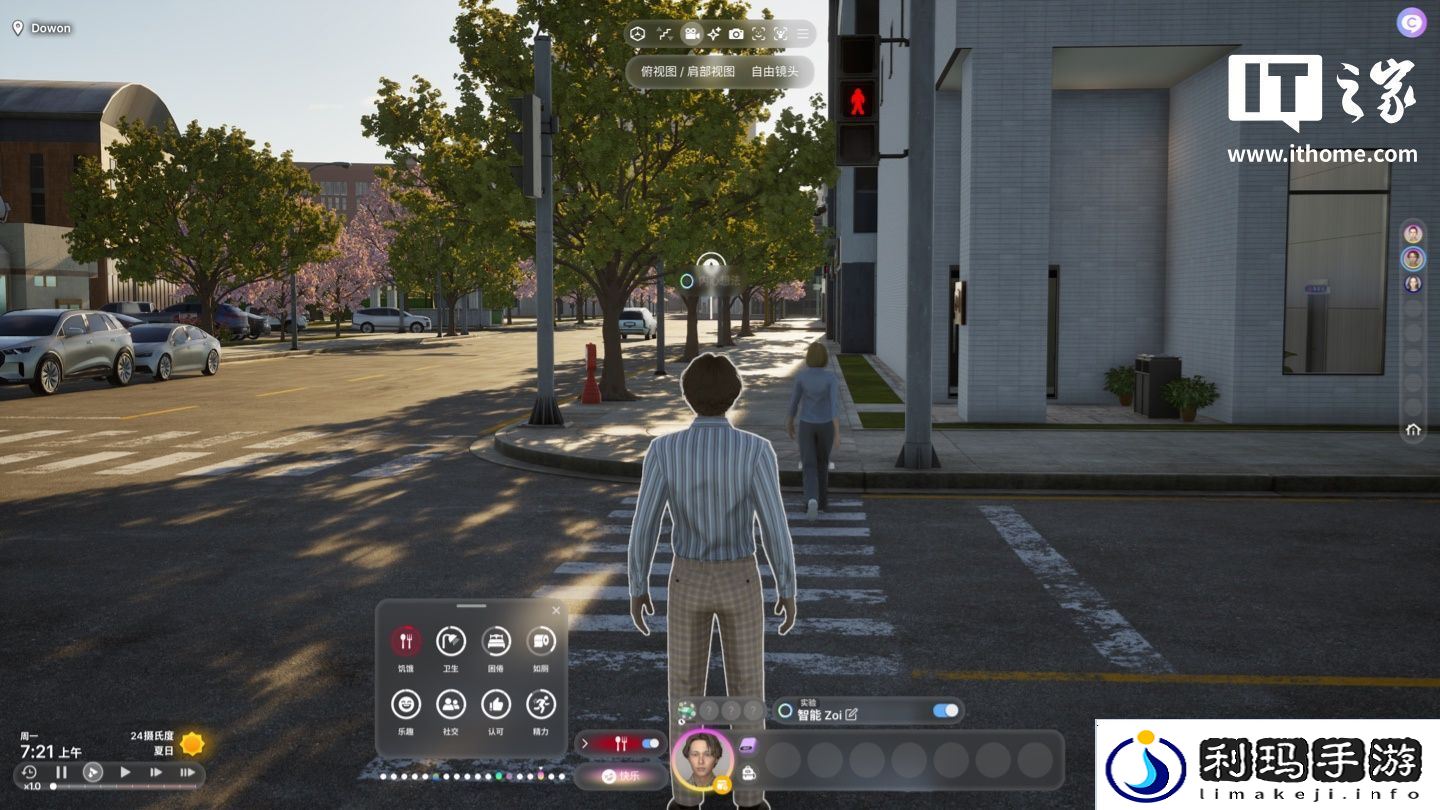This screenshot has height=810, width=1440.
Task: Select the energy (精力) running icon
Action: (x=541, y=705)
